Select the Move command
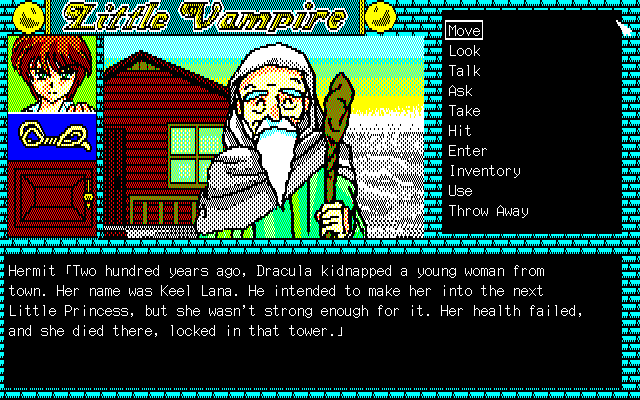Screen dimensions: 640x400 [x=465, y=31]
